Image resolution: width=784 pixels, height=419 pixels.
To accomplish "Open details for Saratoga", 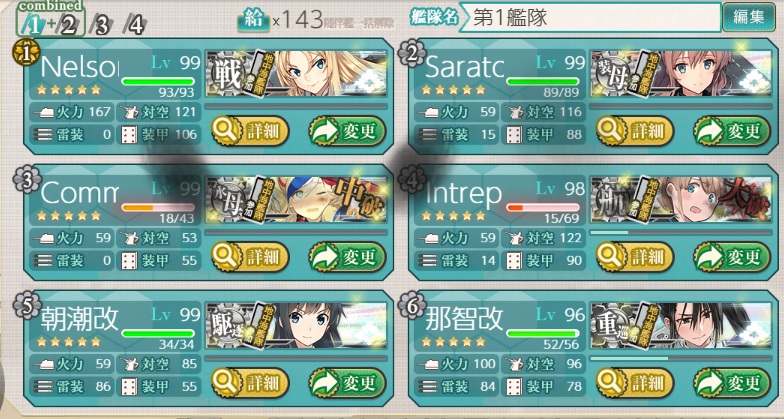I will pos(635,130).
